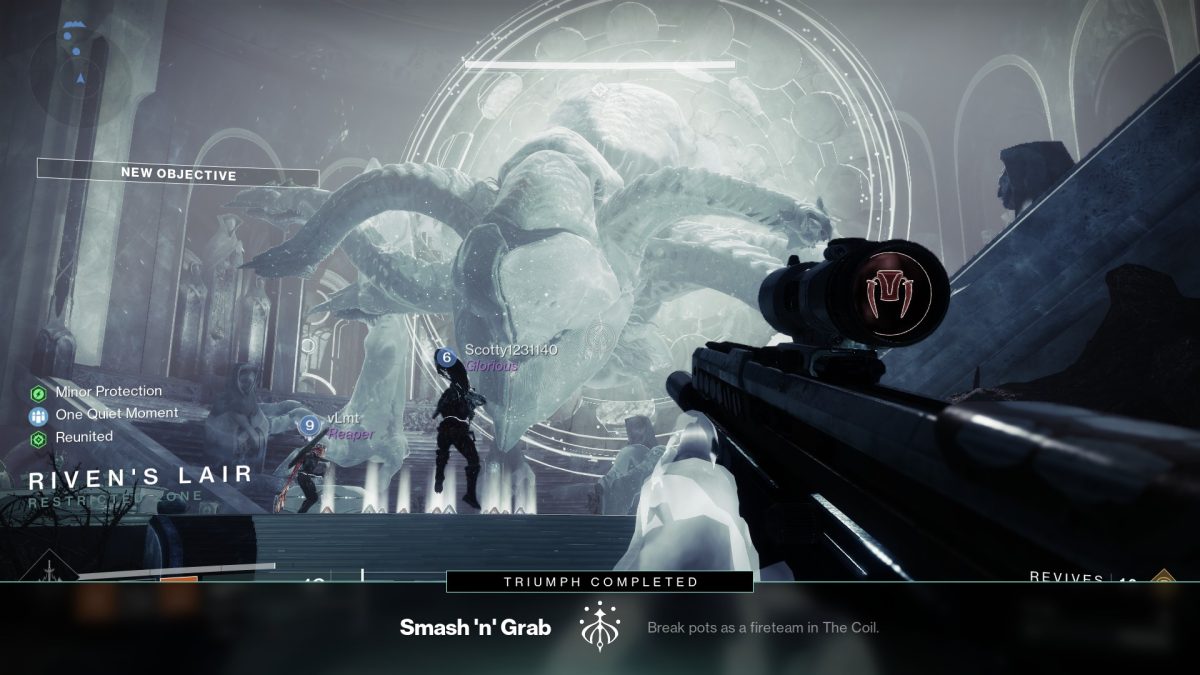Click the Minor Protection buff icon
1200x675 pixels.
point(39,392)
